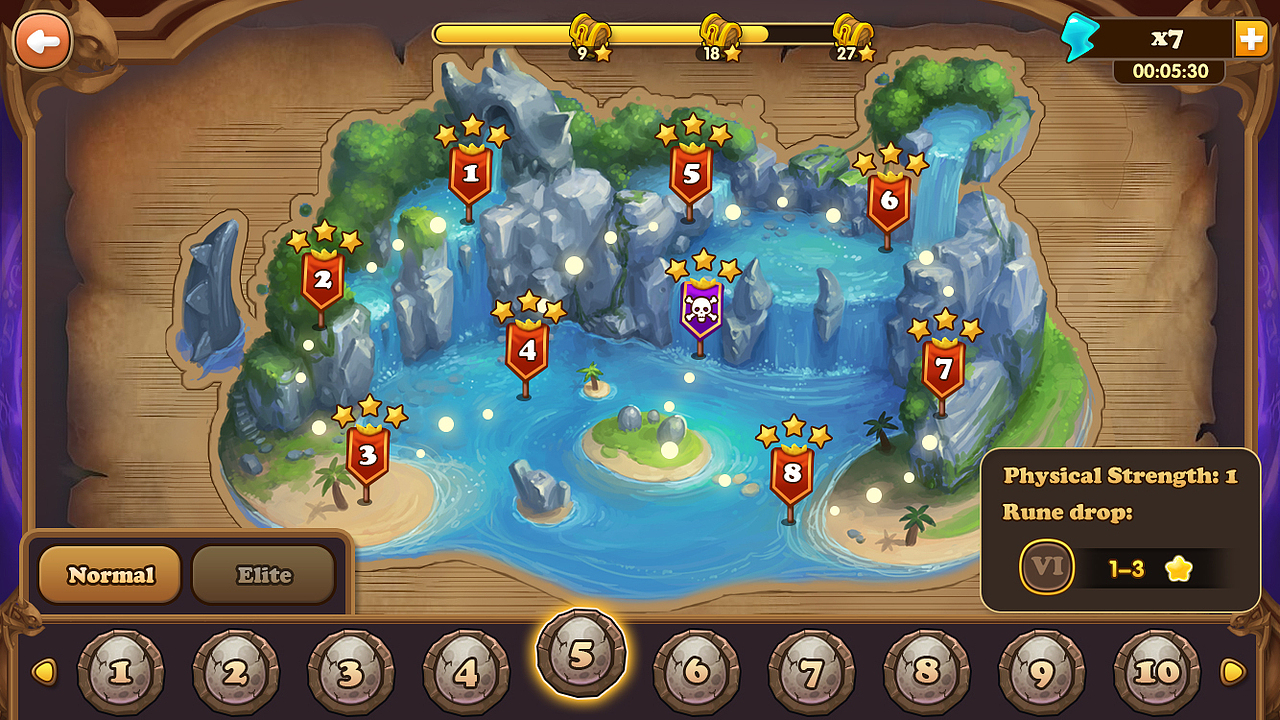Click the back arrow in top-left corner
Image resolution: width=1280 pixels, height=720 pixels.
(42, 42)
